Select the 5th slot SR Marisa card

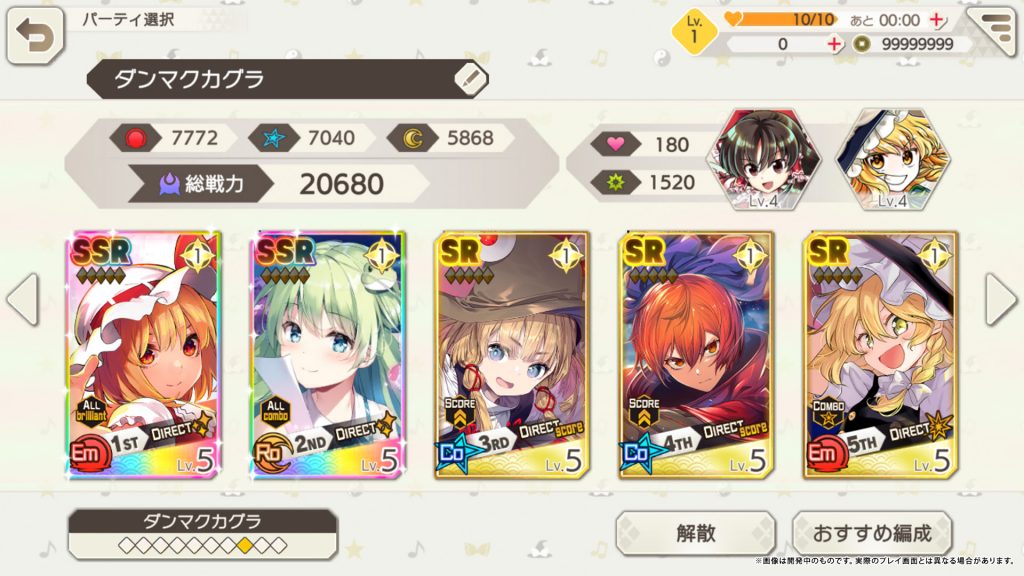click(880, 355)
